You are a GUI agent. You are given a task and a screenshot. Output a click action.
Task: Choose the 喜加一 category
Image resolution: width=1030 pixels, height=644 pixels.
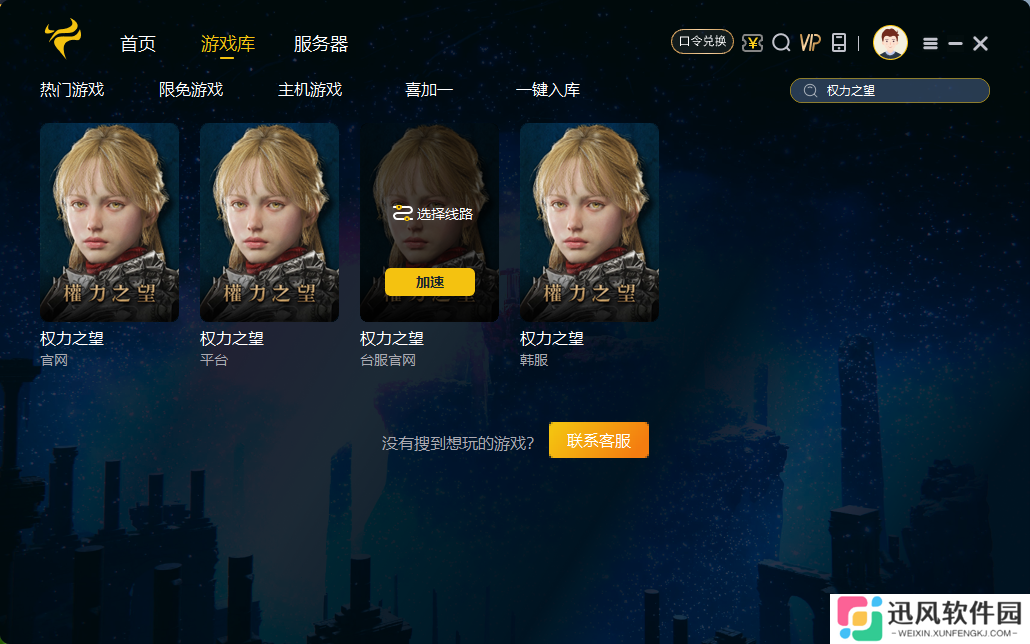coord(429,90)
